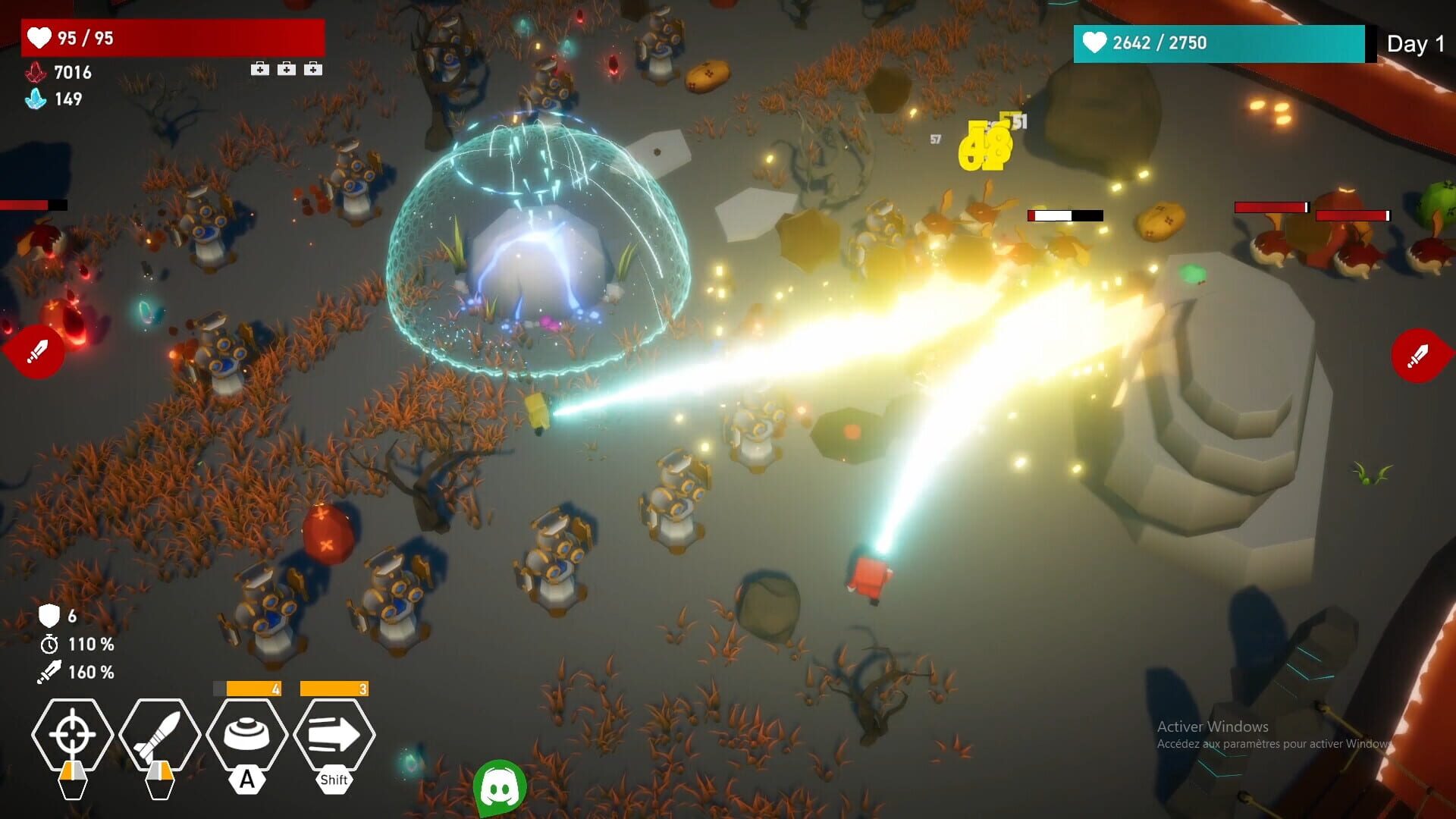Select the crosshair targeting ability
The height and width of the screenshot is (819, 1456).
(x=72, y=734)
